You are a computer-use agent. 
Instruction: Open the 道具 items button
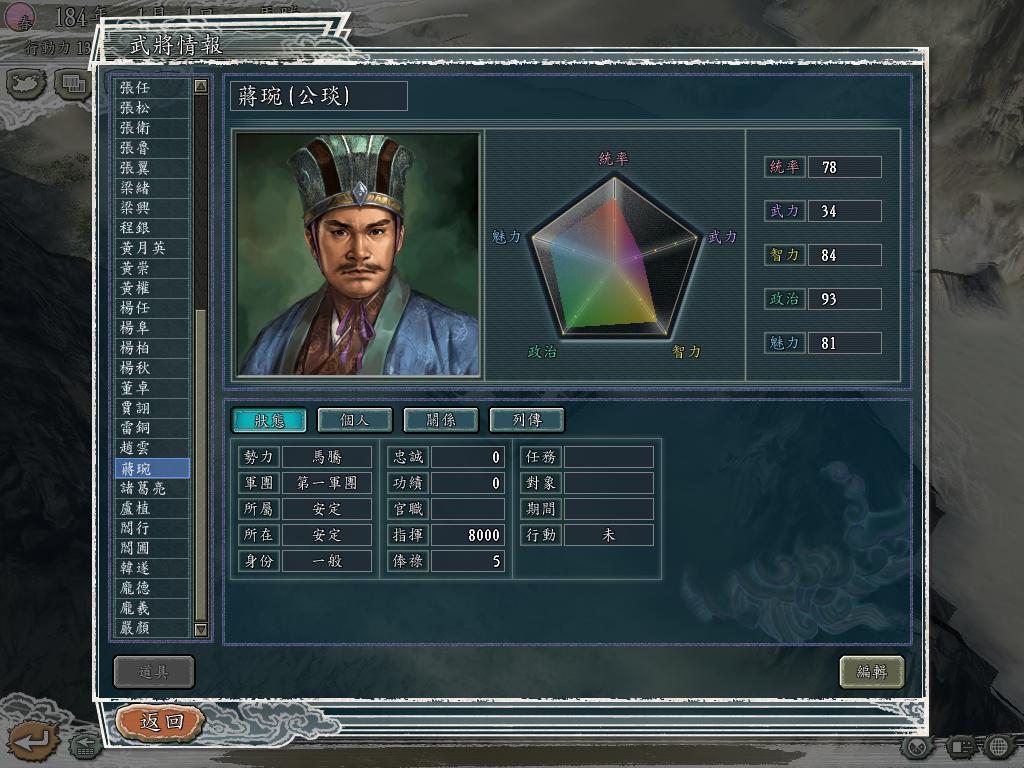click(154, 672)
